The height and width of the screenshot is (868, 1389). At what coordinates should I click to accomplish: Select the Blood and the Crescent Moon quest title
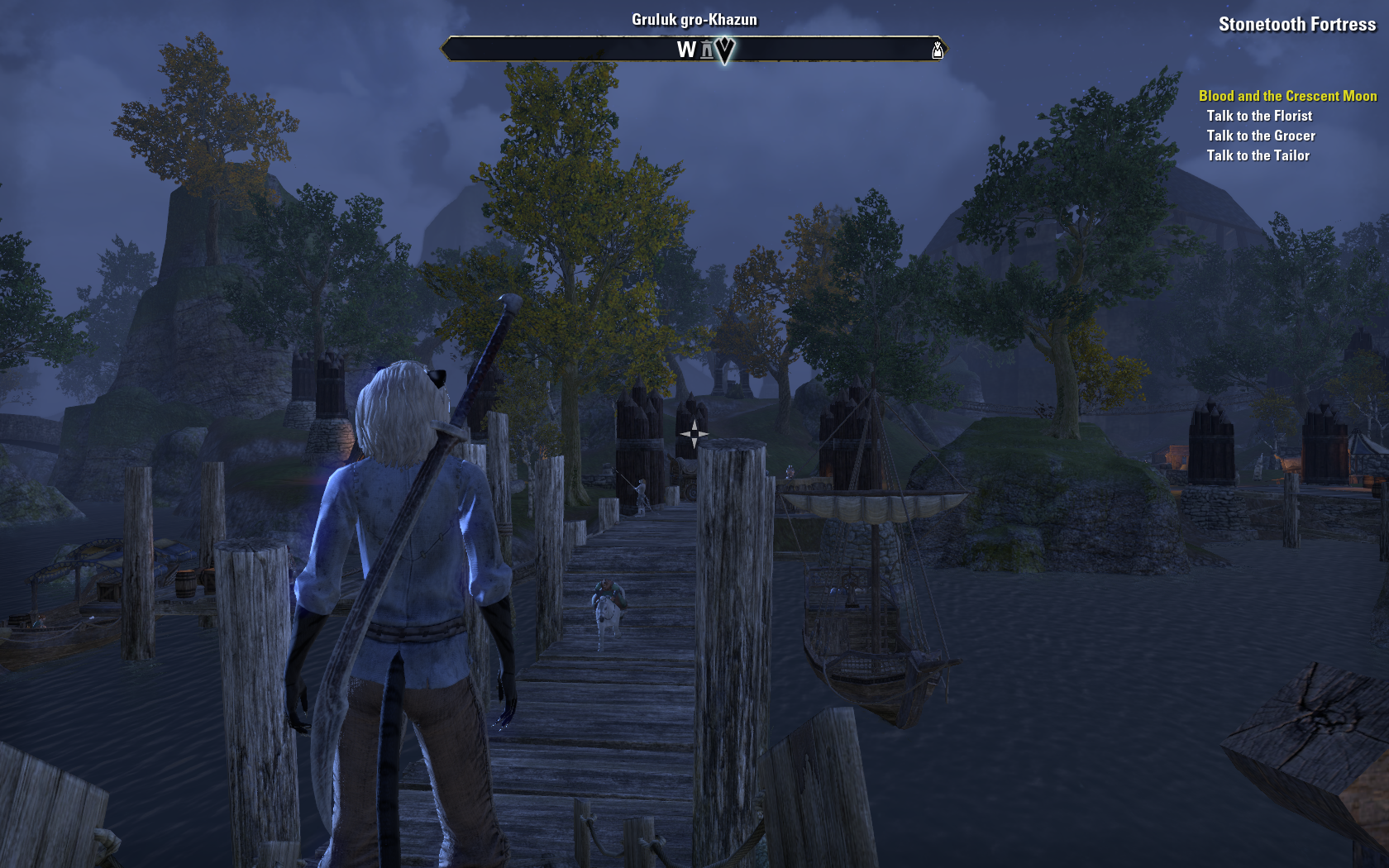click(x=1287, y=96)
